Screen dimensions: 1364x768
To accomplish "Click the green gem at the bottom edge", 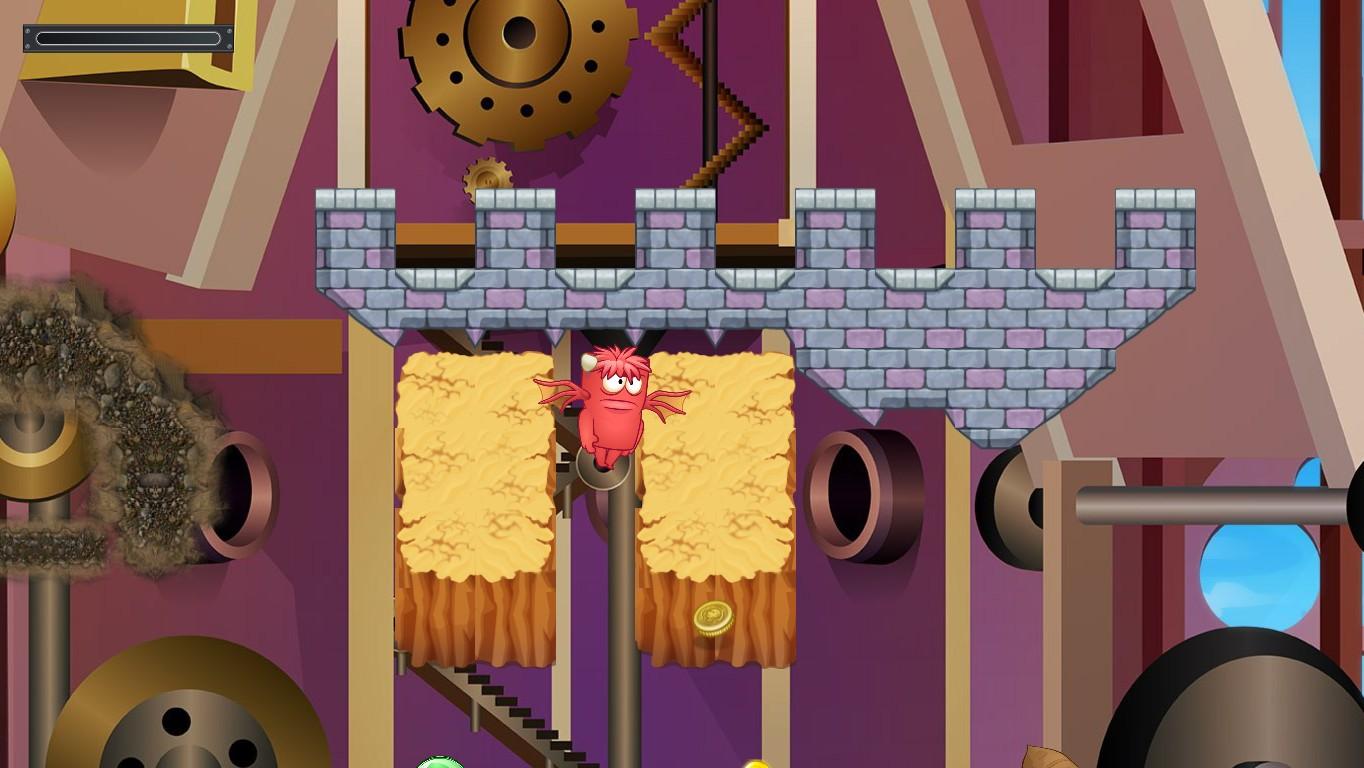I will pyautogui.click(x=442, y=762).
